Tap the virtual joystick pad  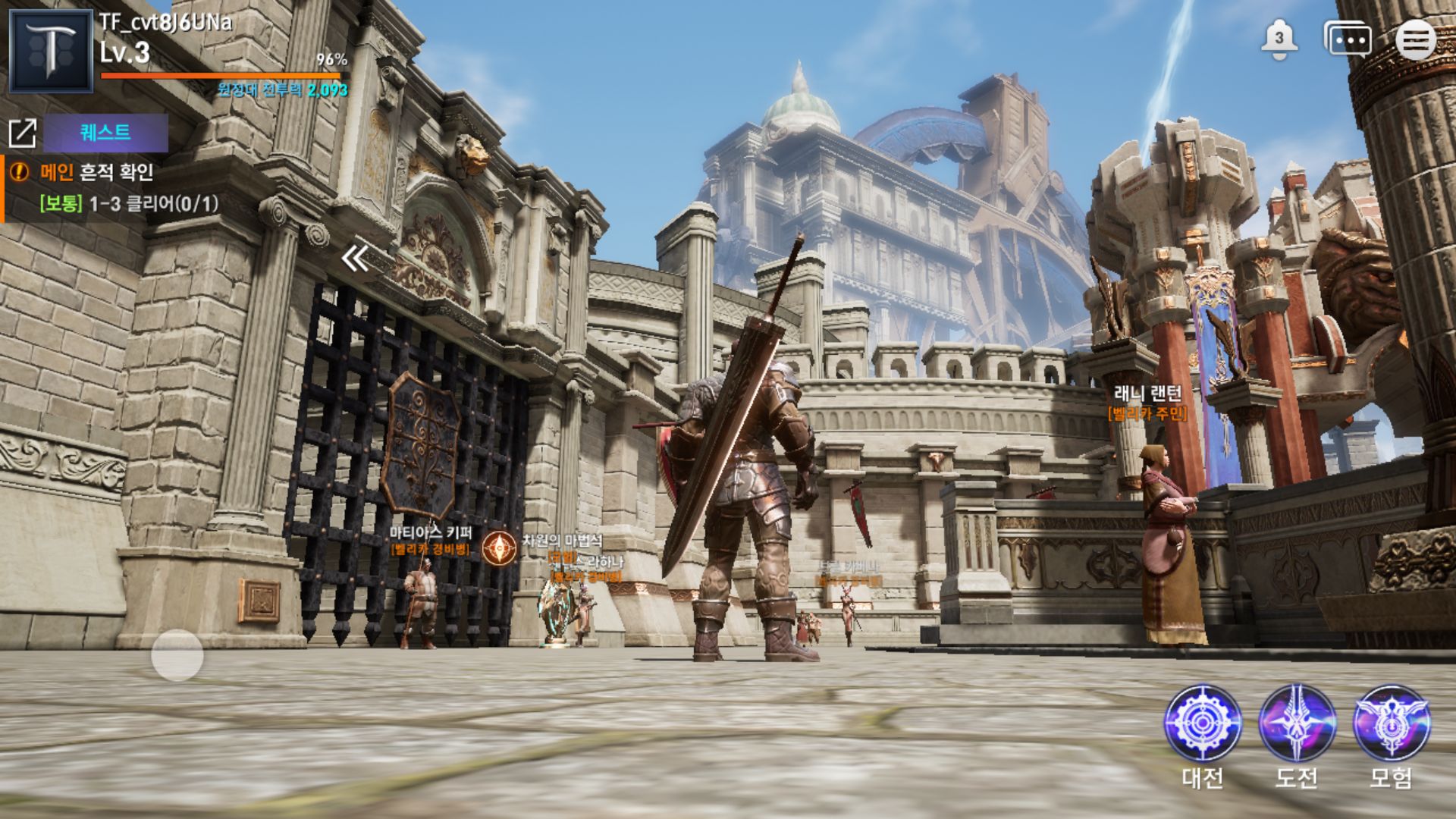[177, 654]
